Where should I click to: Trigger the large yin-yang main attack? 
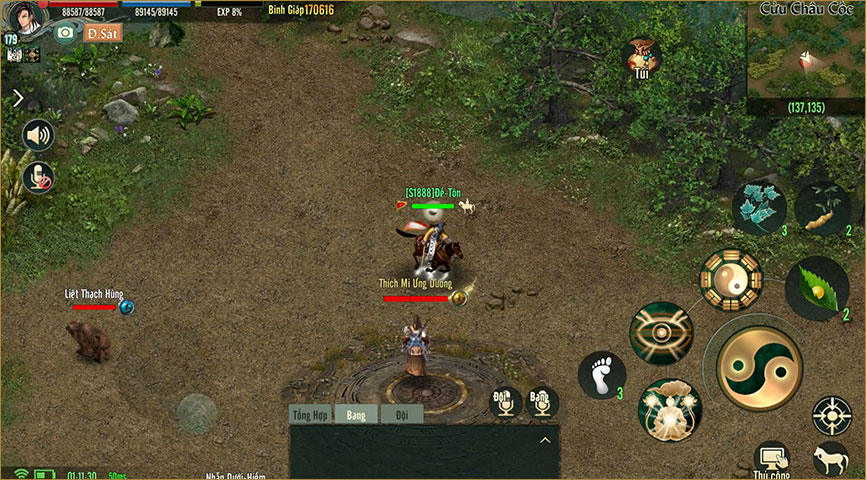pyautogui.click(x=760, y=369)
